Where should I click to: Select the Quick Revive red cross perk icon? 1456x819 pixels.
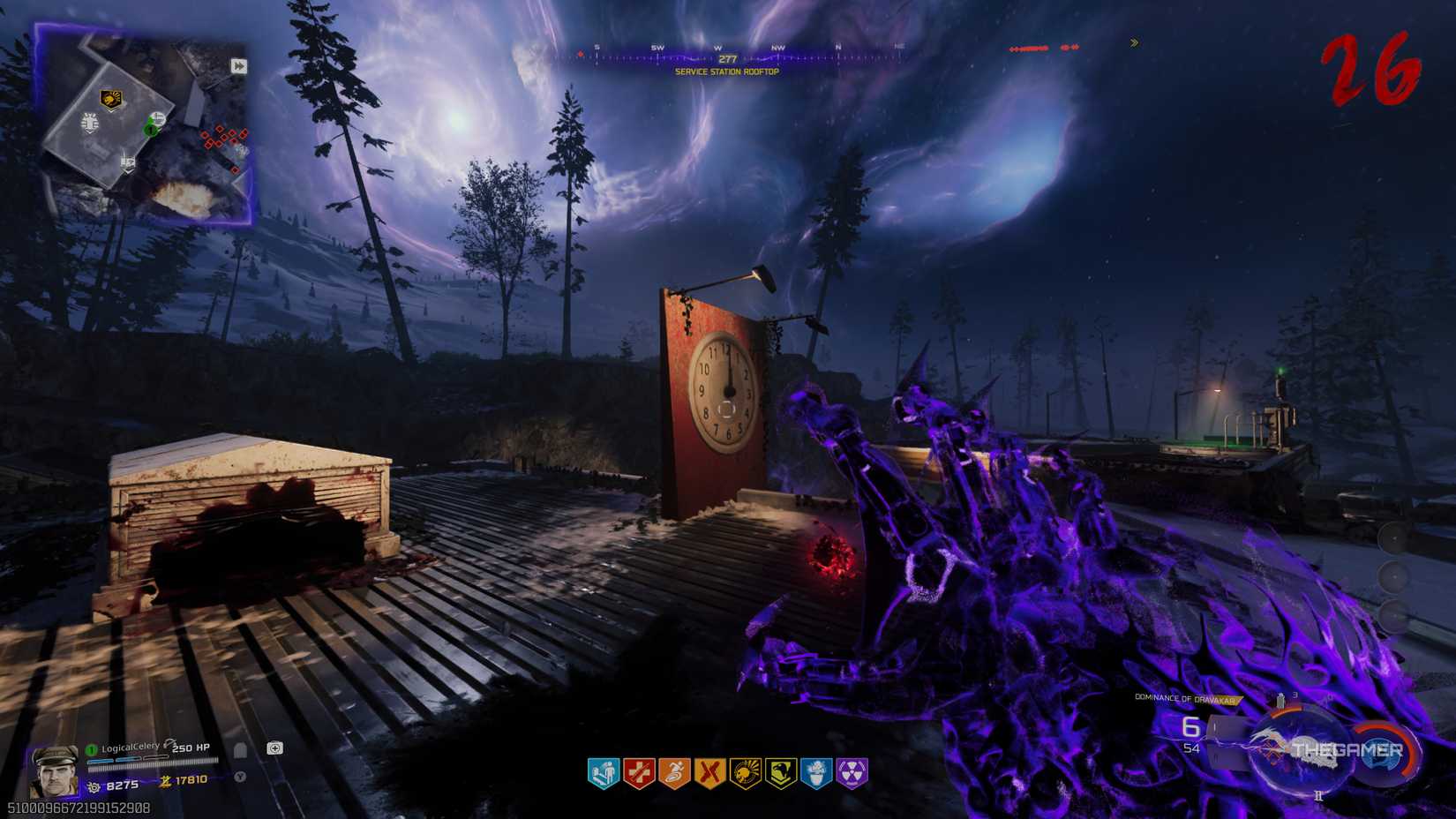coord(638,772)
